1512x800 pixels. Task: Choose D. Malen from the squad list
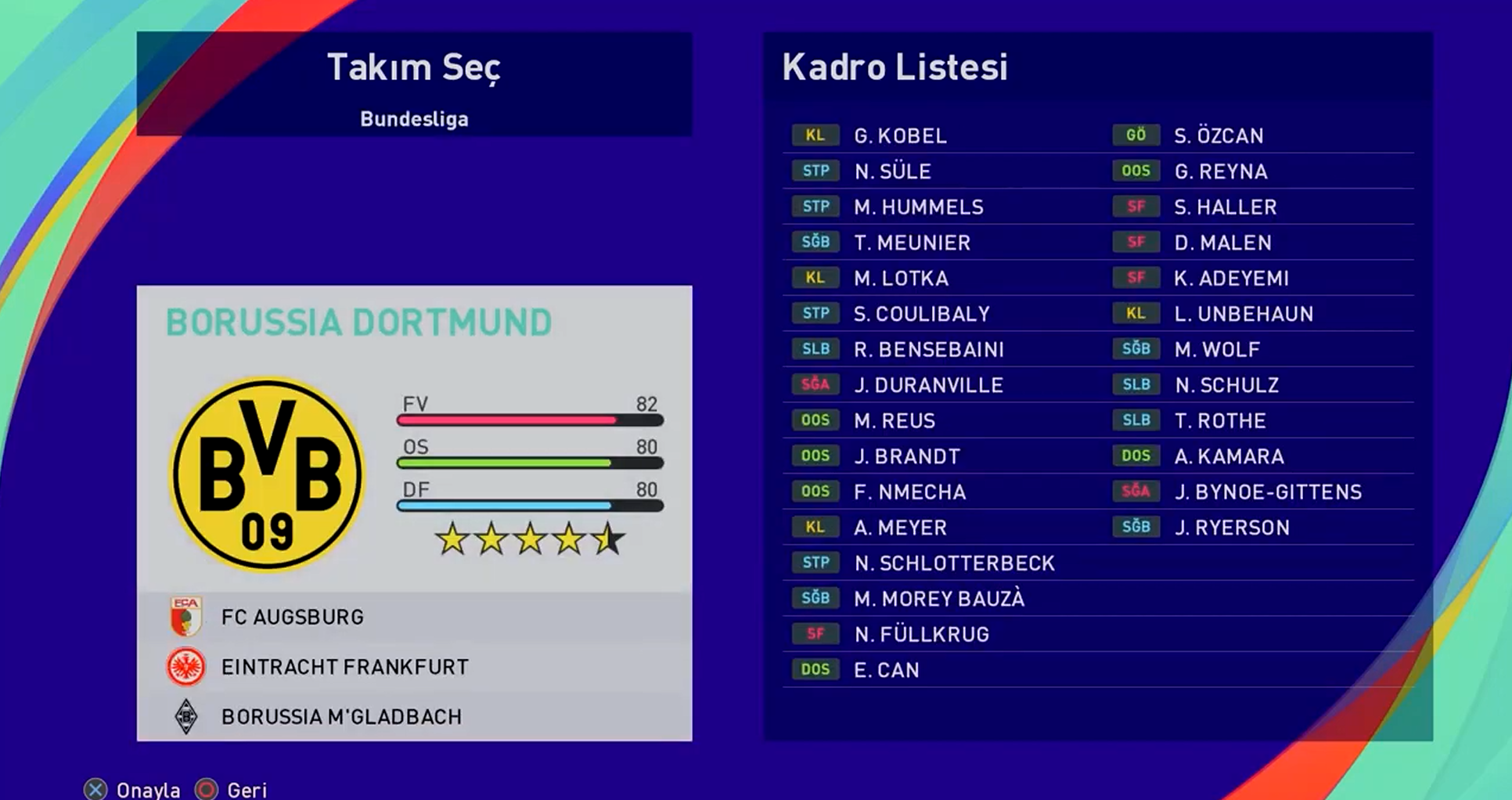[x=1222, y=243]
